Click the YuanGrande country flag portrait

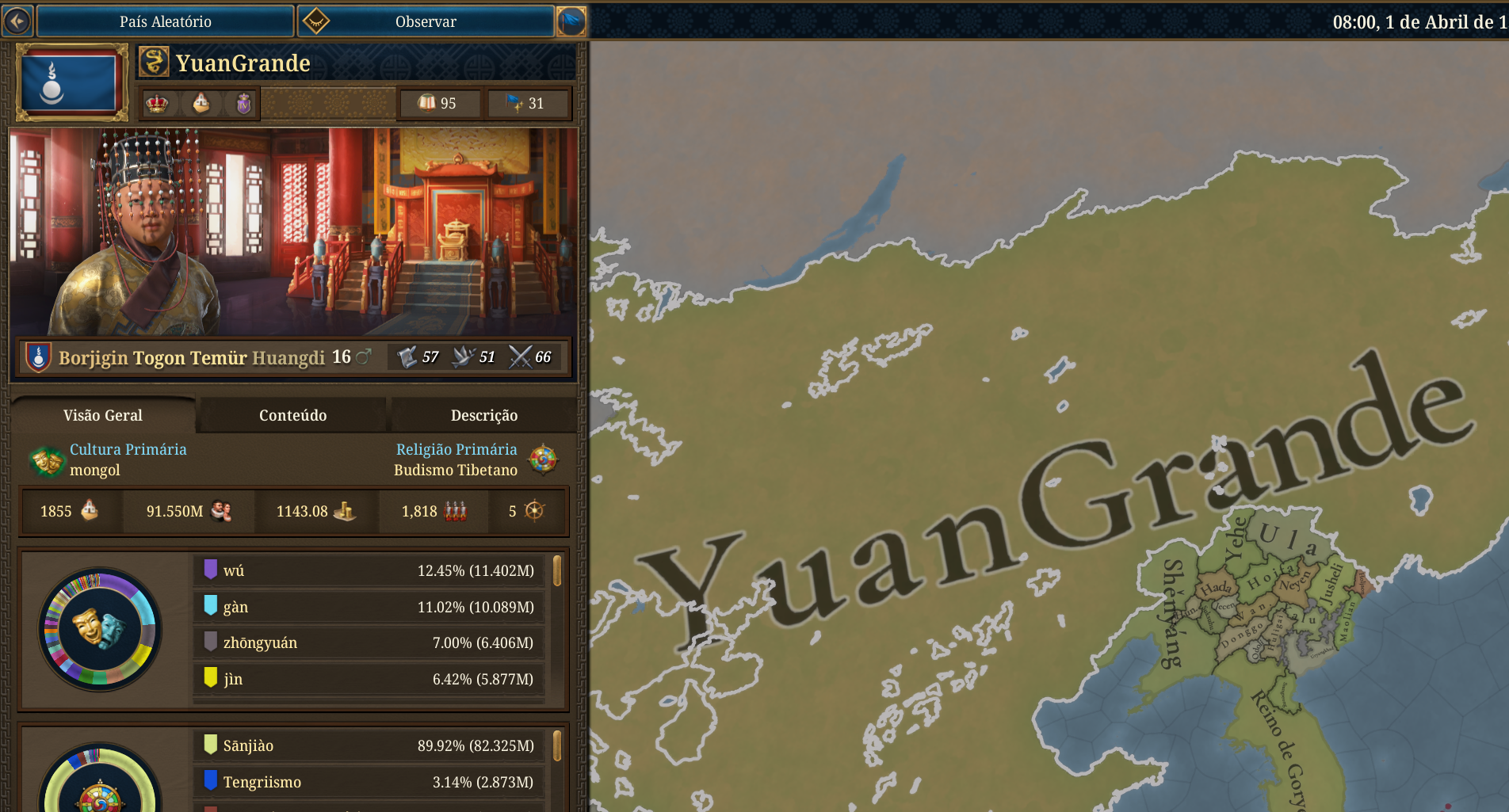71,80
